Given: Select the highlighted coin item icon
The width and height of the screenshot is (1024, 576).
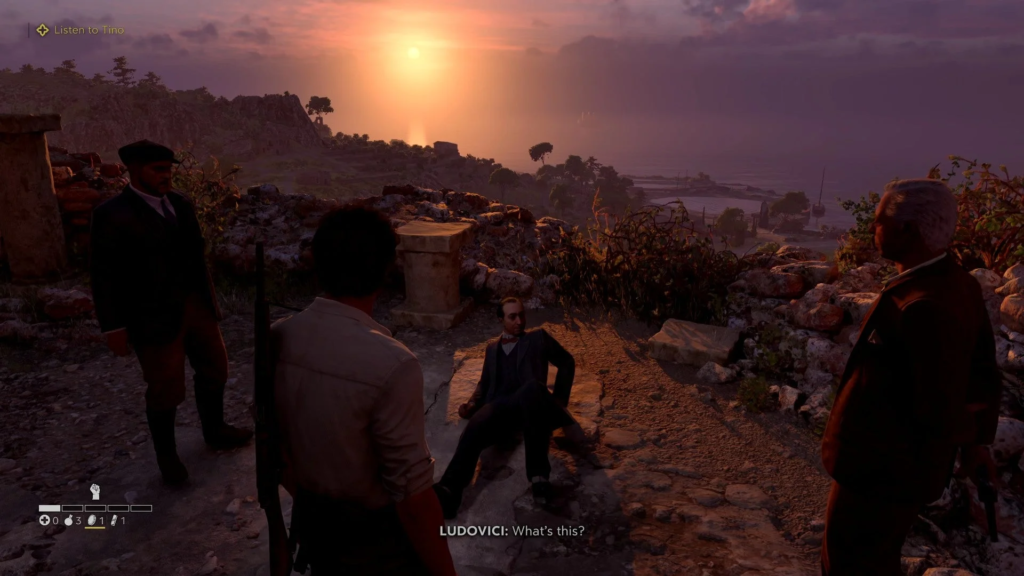Looking at the screenshot, I should point(92,520).
